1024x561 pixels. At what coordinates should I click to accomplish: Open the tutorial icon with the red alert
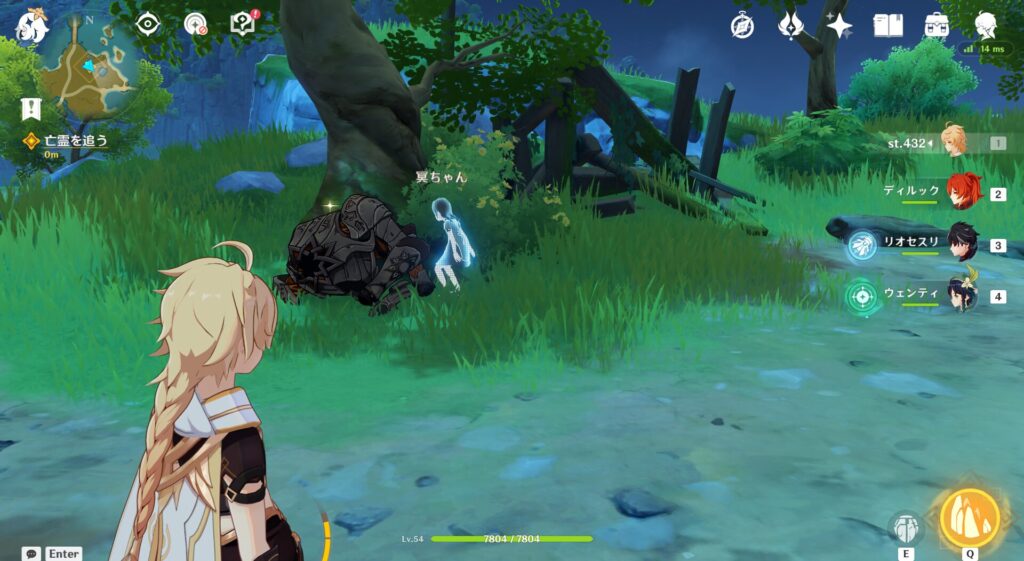(x=243, y=24)
